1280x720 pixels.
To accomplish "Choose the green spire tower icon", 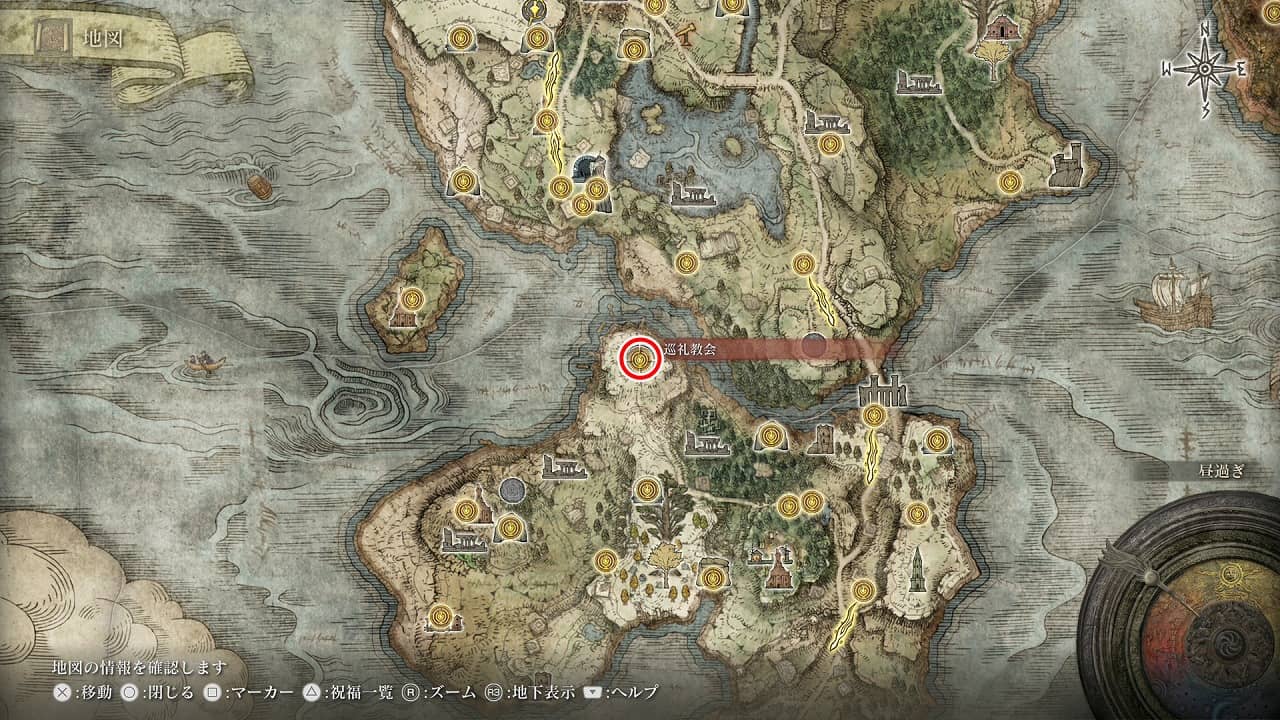I will [x=917, y=569].
